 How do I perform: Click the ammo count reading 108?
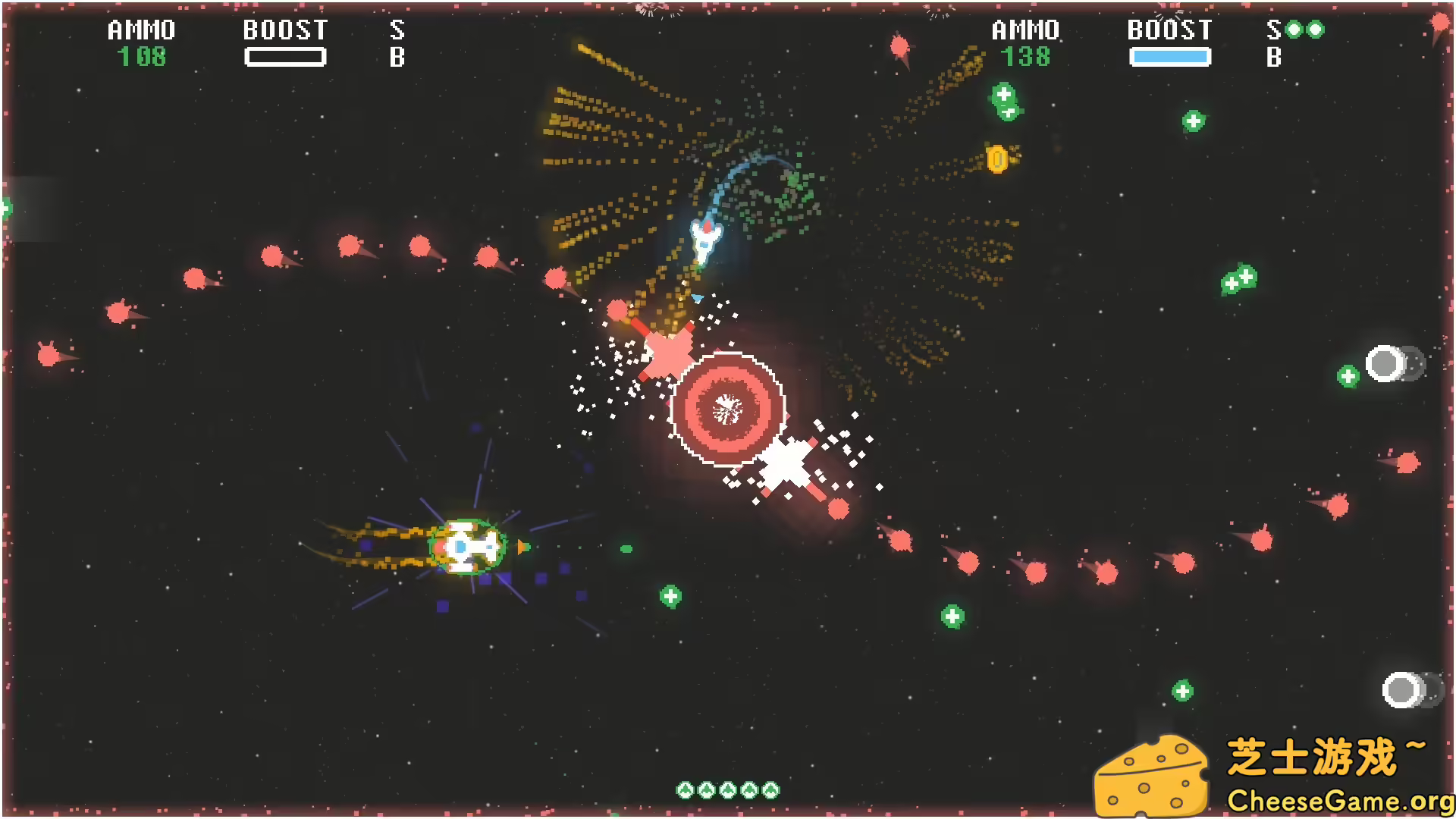click(x=142, y=57)
